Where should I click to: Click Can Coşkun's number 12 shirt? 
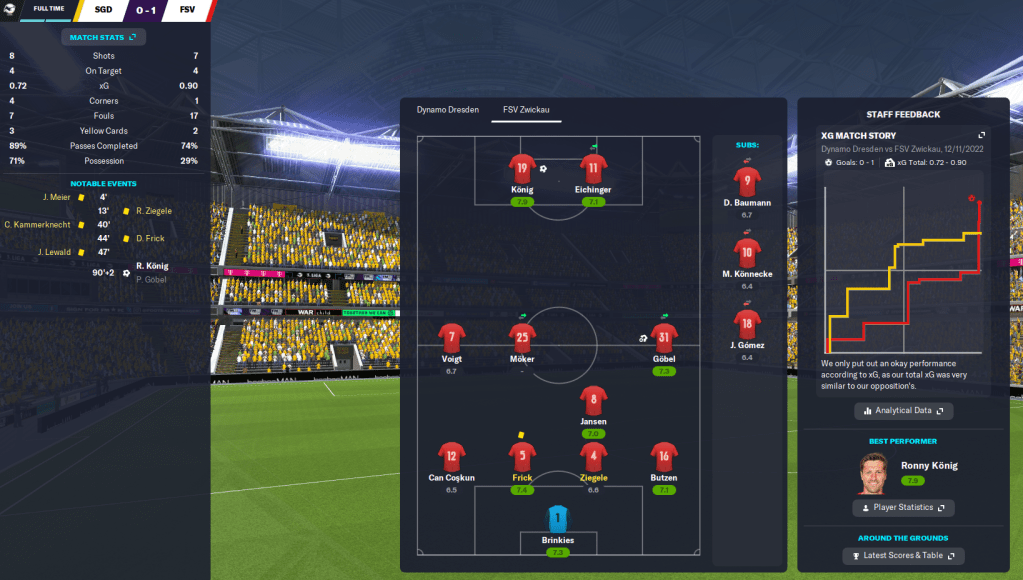tap(452, 457)
